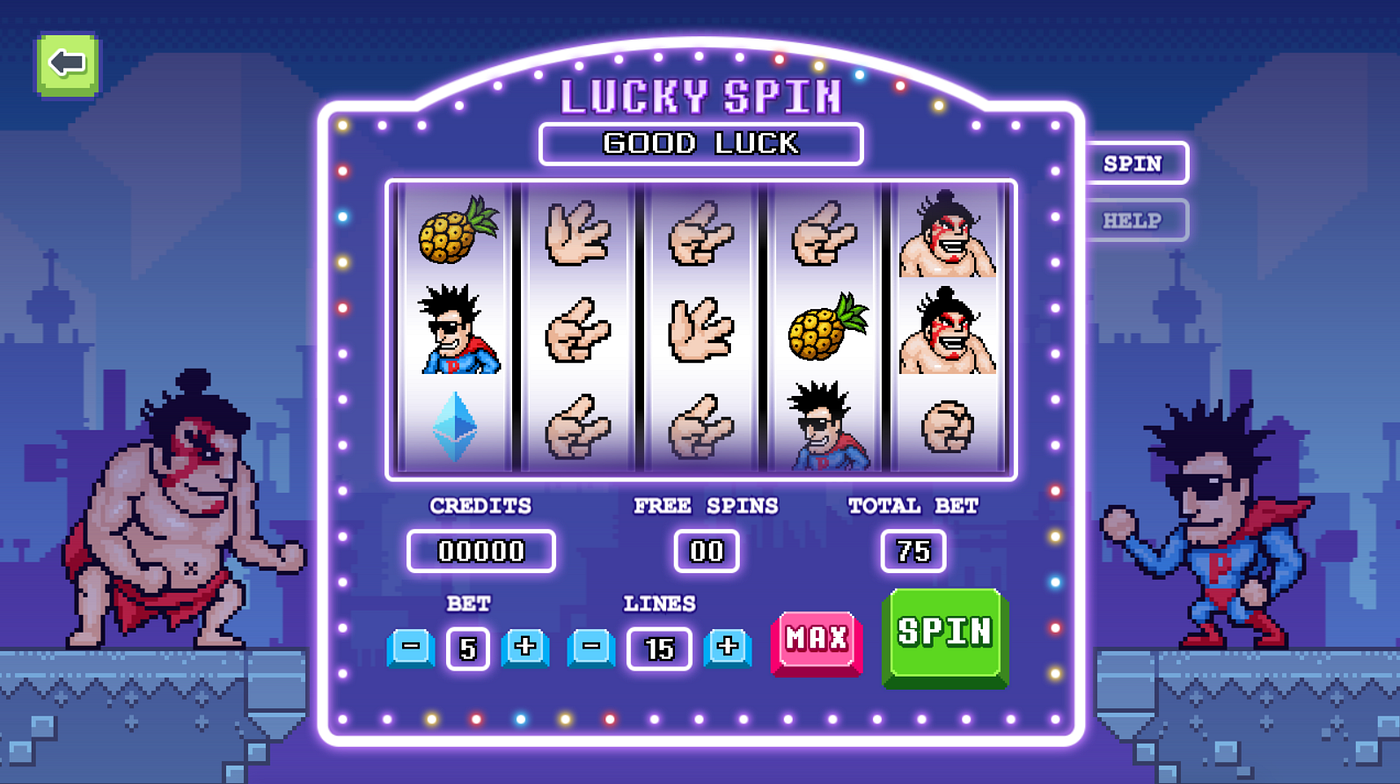Select the paper hand symbol on reel two

(x=578, y=232)
